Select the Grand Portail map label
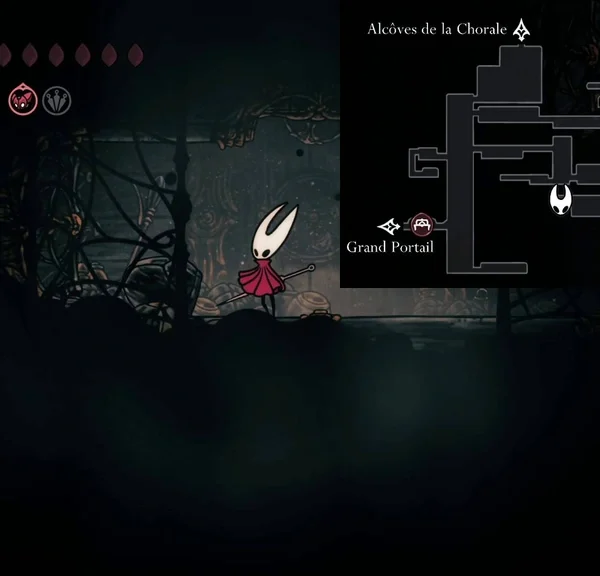This screenshot has height=576, width=600. coord(390,247)
